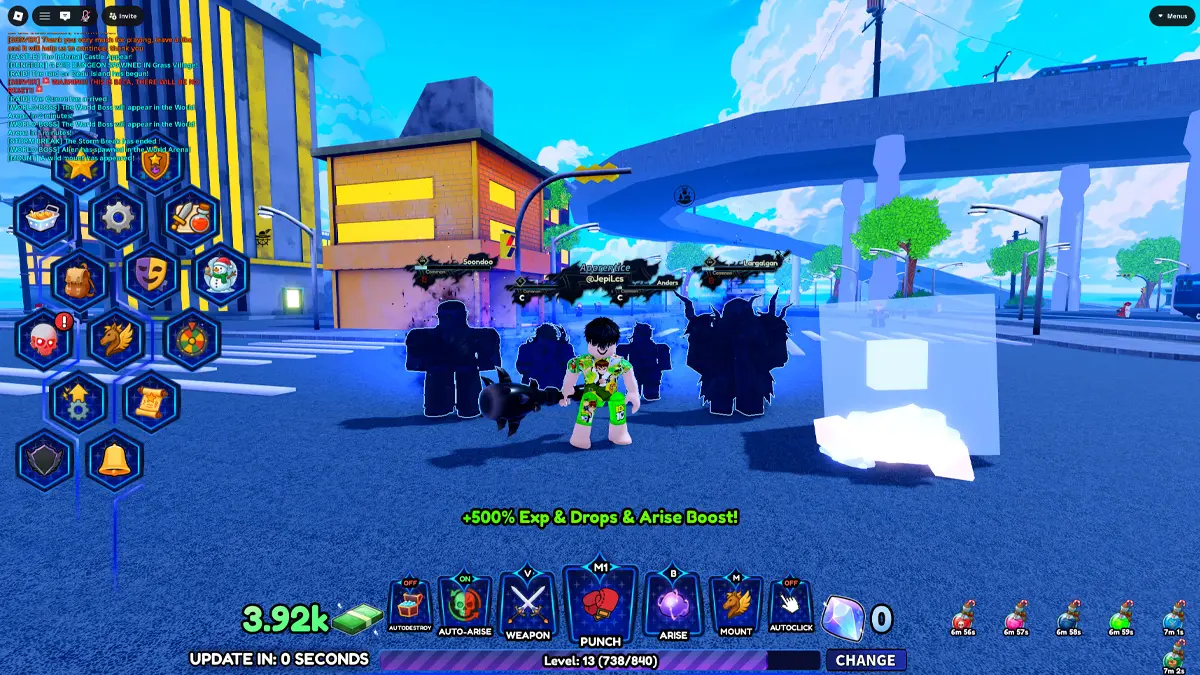Activate the Punch boxing glove ability
1200x675 pixels.
point(601,604)
